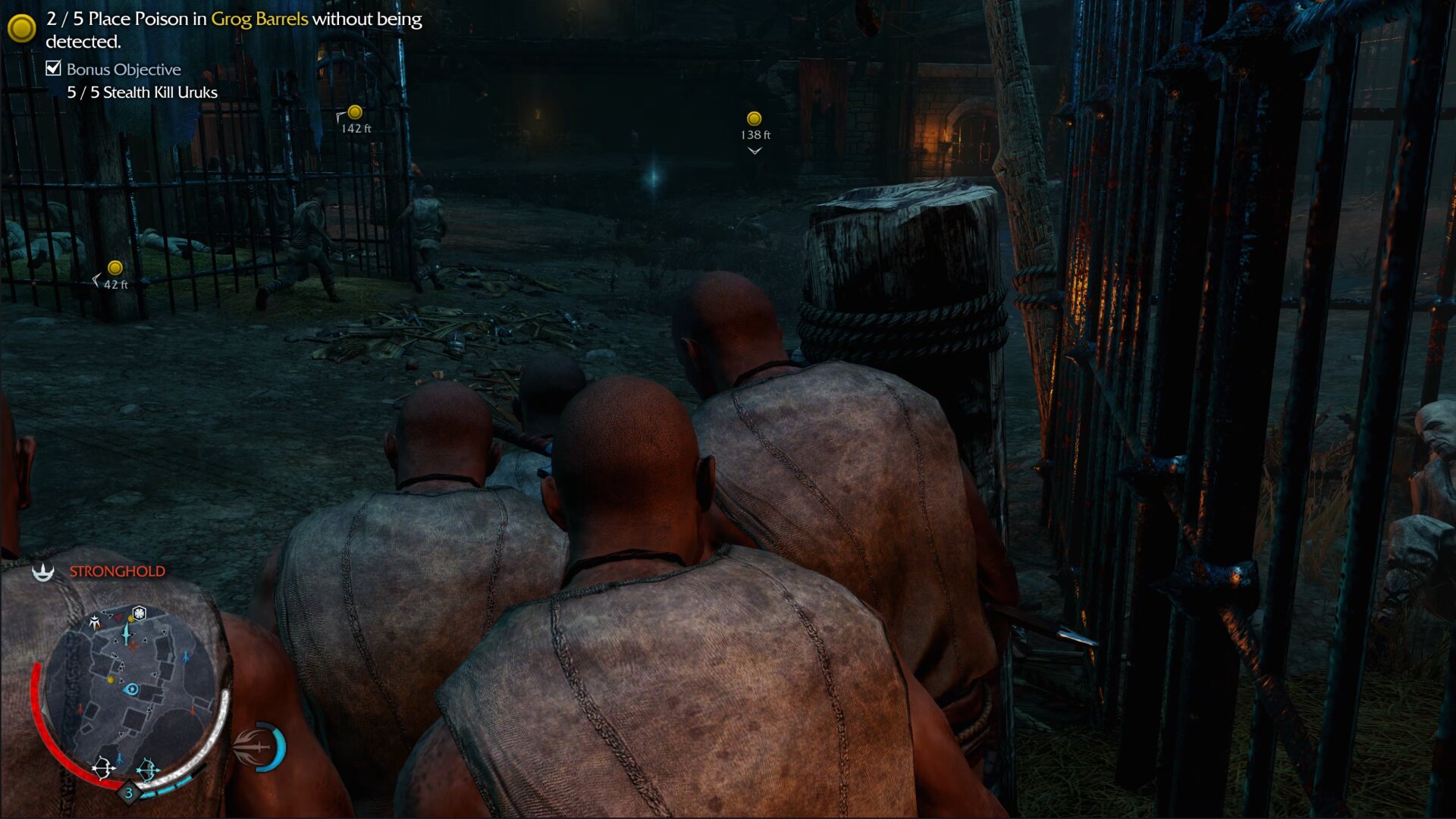Click the cyan bow icon under minimap

(x=148, y=770)
